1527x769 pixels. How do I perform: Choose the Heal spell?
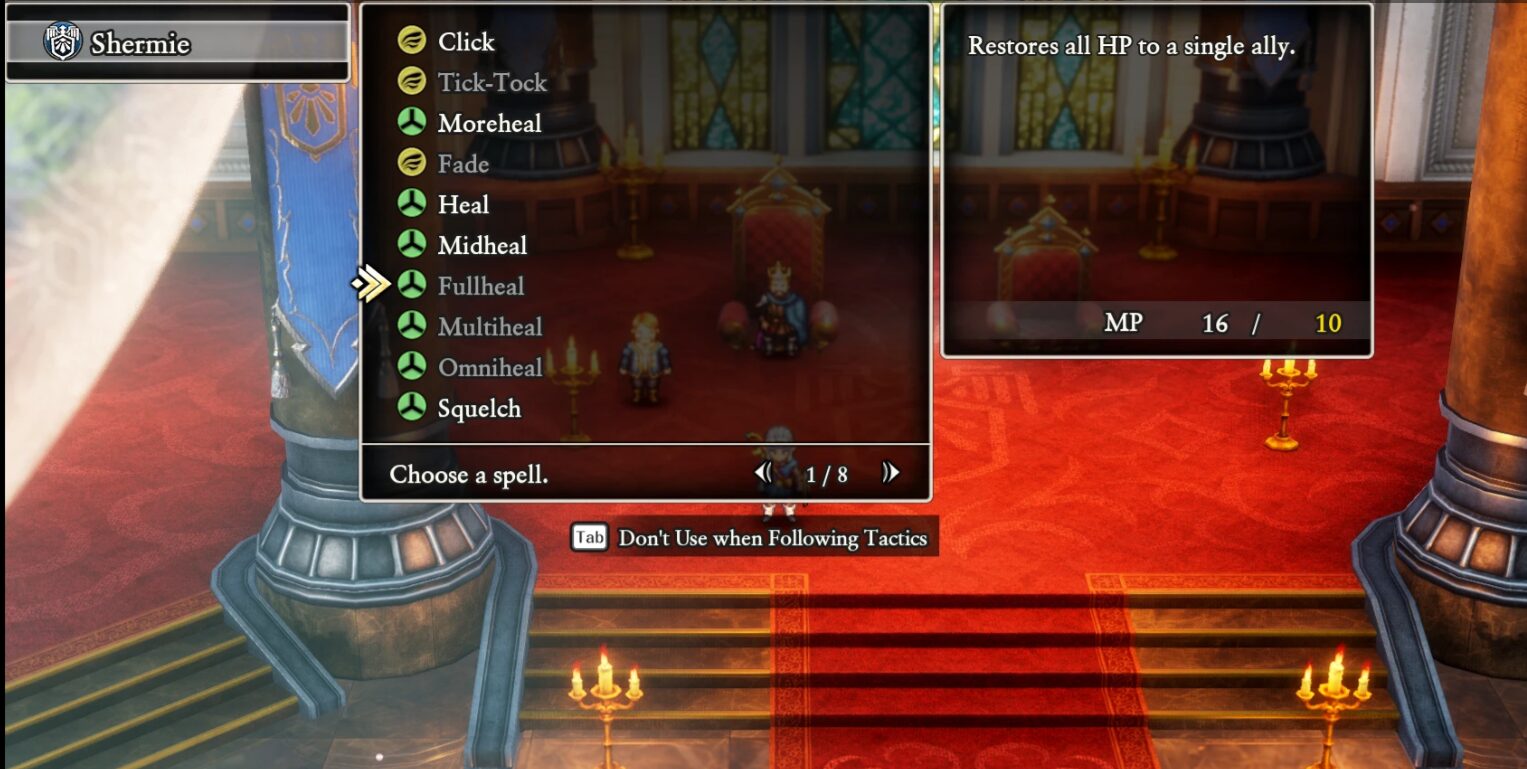pos(463,205)
